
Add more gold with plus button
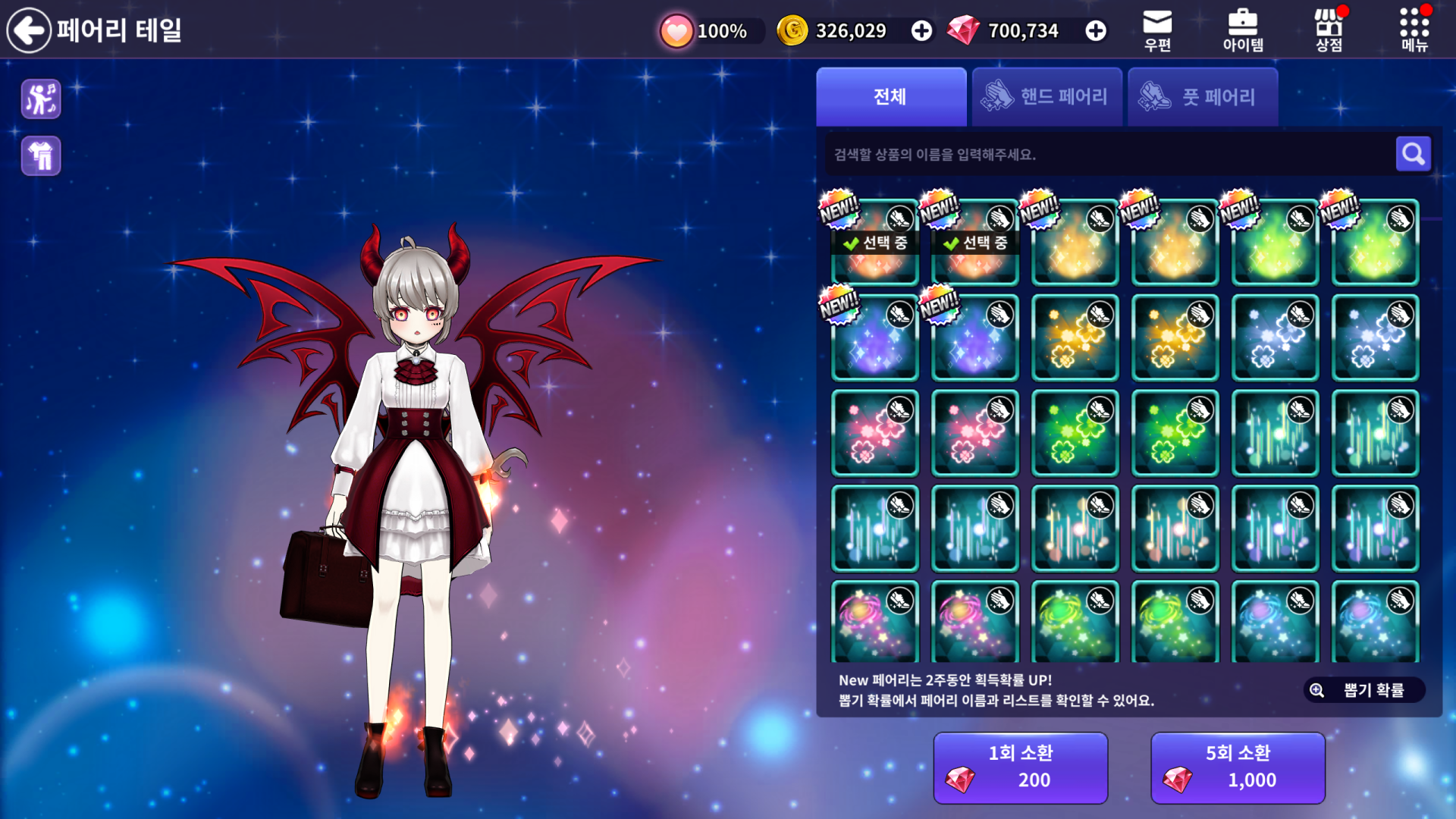[921, 31]
